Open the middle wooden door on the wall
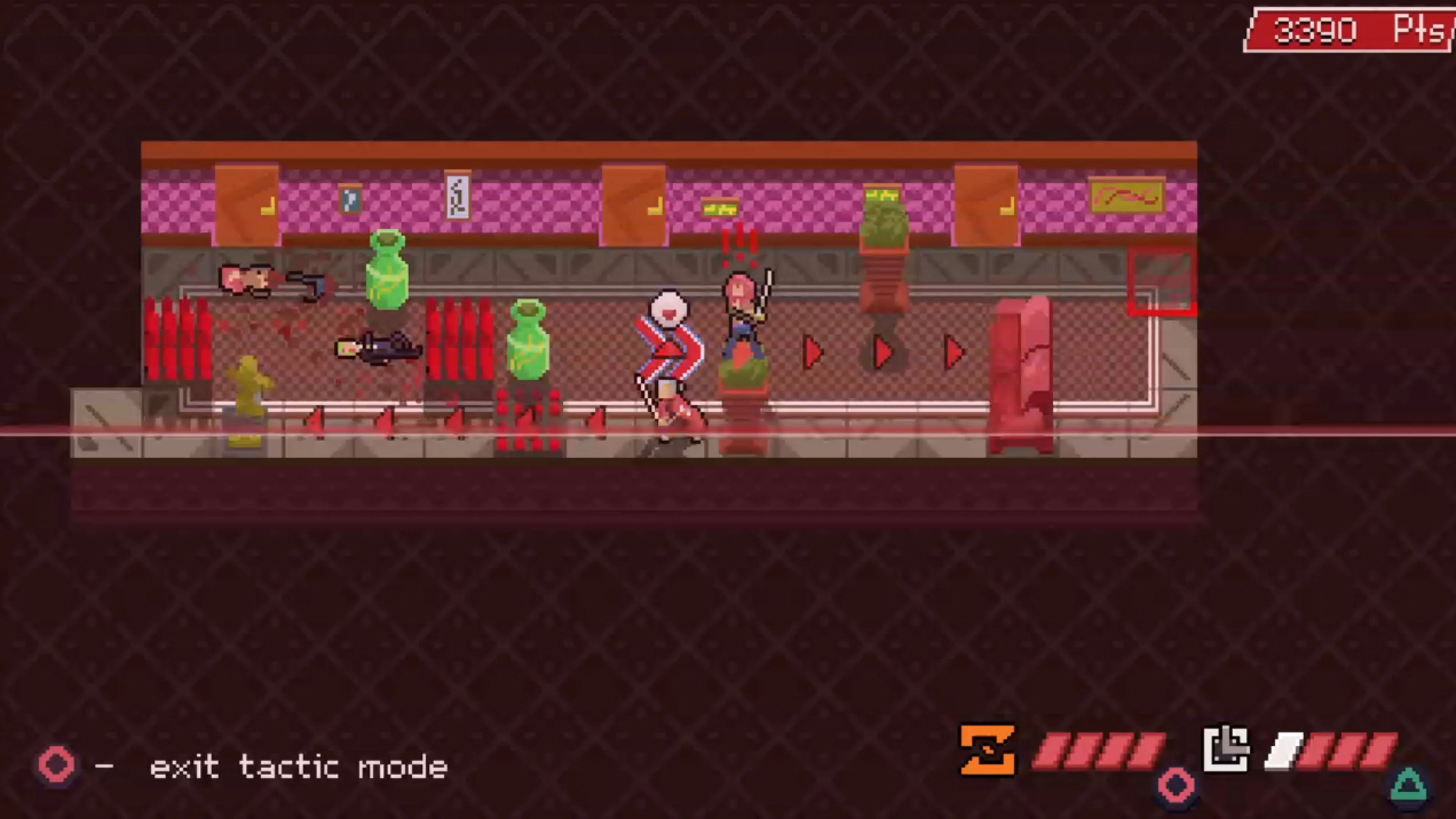1456x819 pixels. click(633, 204)
